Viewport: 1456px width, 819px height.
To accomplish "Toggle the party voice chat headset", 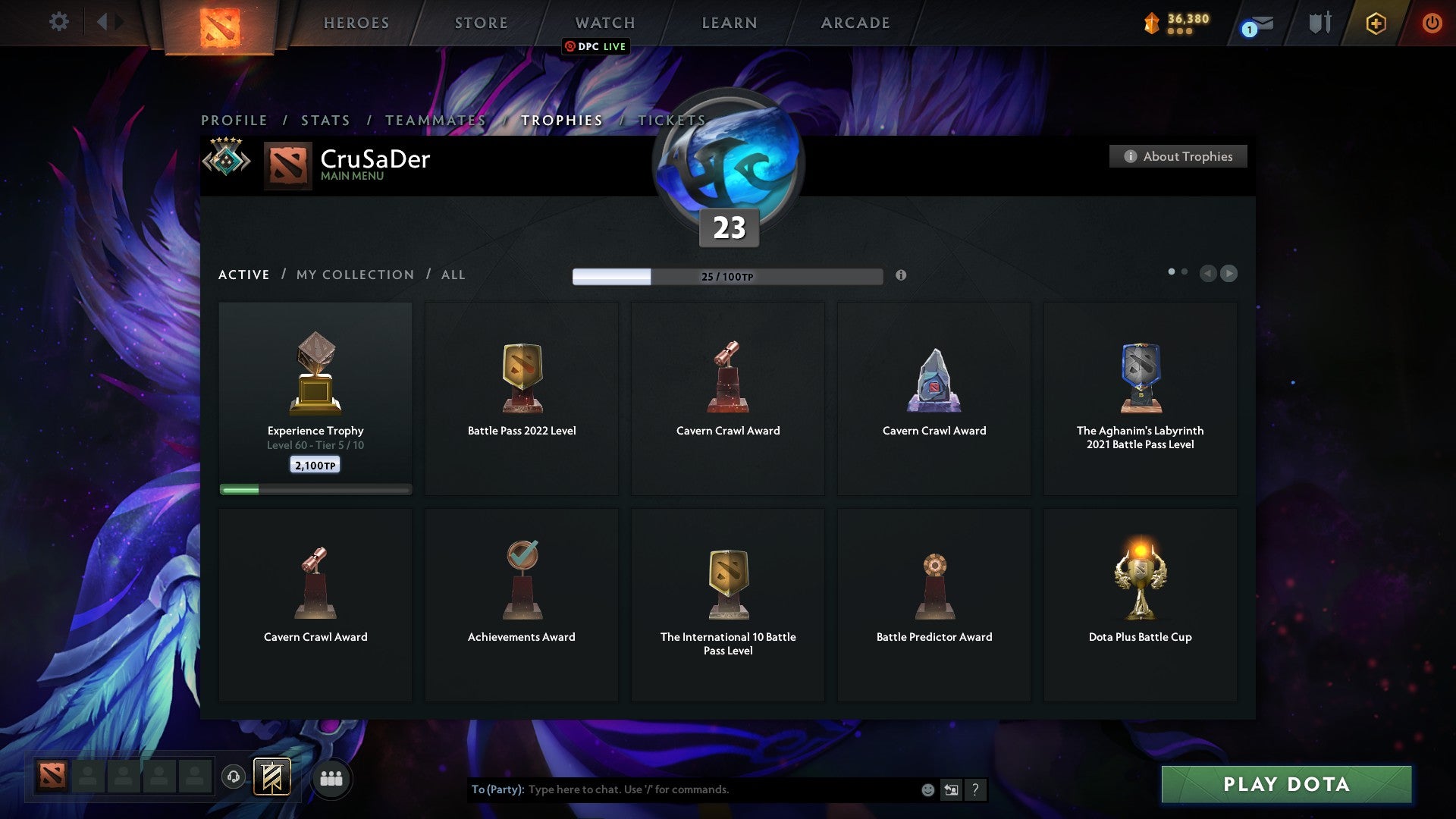I will [233, 777].
